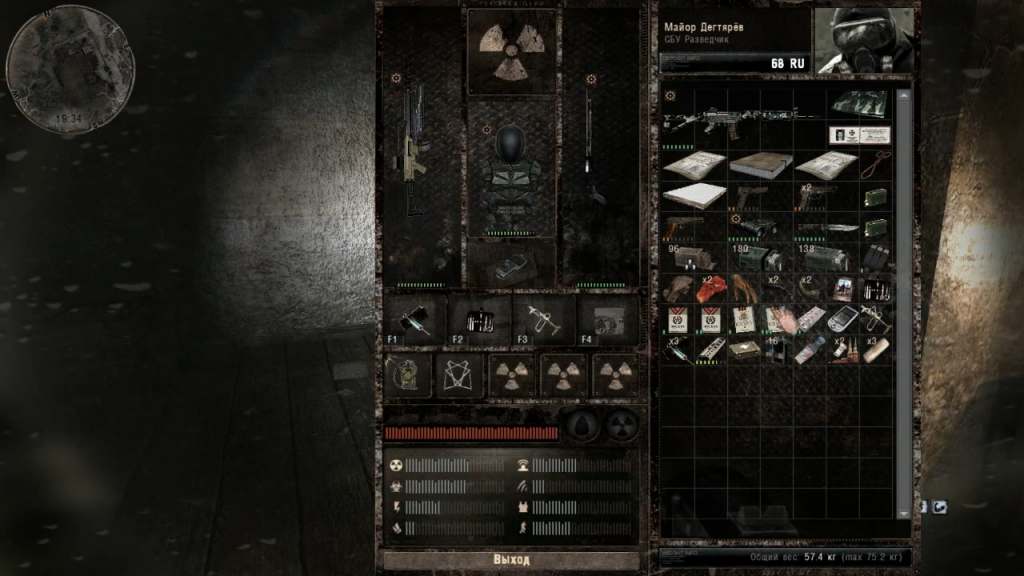
Task: Click the character portrait of Major Degtyarev
Action: click(x=864, y=41)
